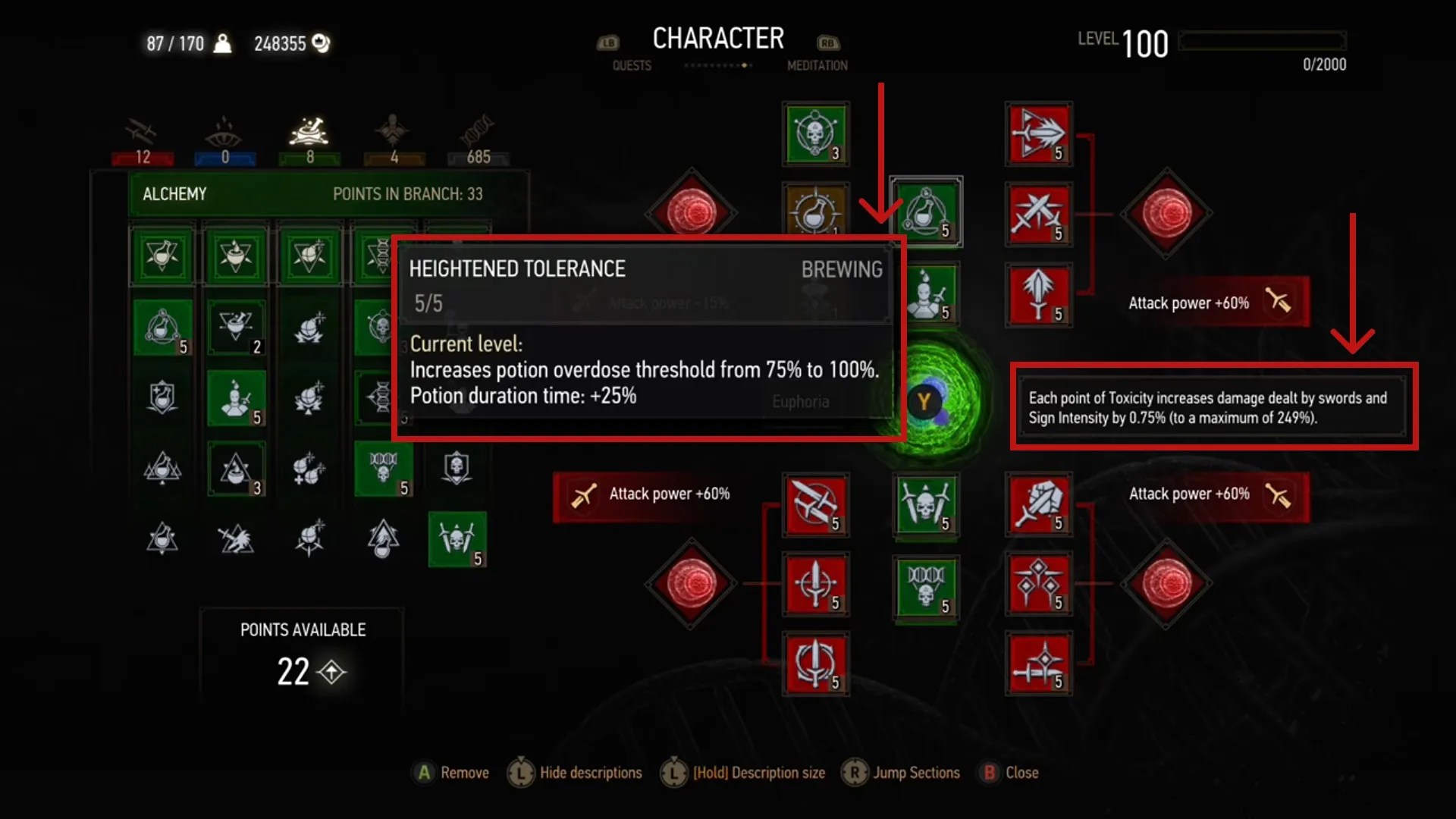Click the [Hold] Description size prompt
This screenshot has height=819, width=1456.
pos(745,773)
